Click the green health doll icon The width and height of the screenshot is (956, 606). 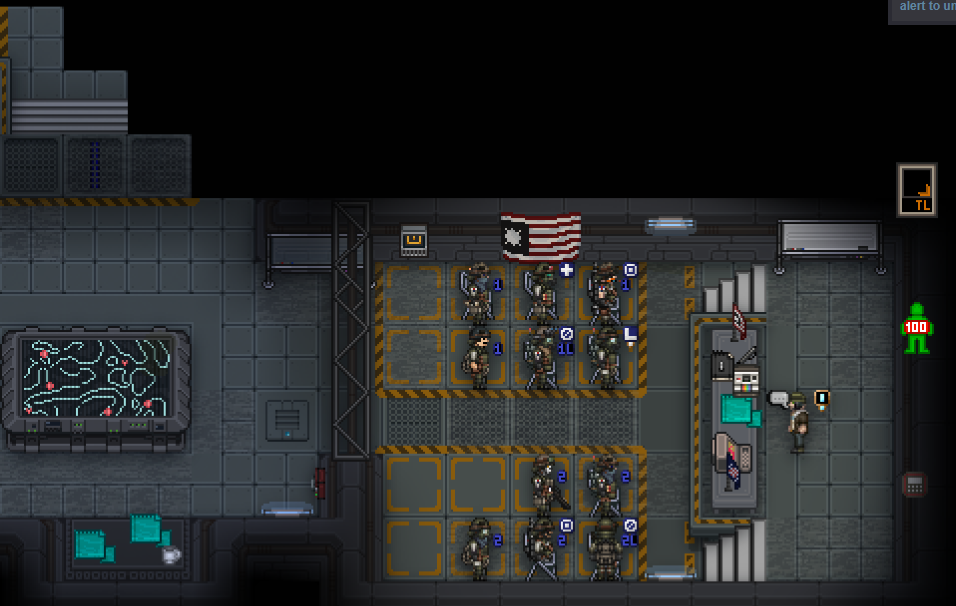click(916, 328)
